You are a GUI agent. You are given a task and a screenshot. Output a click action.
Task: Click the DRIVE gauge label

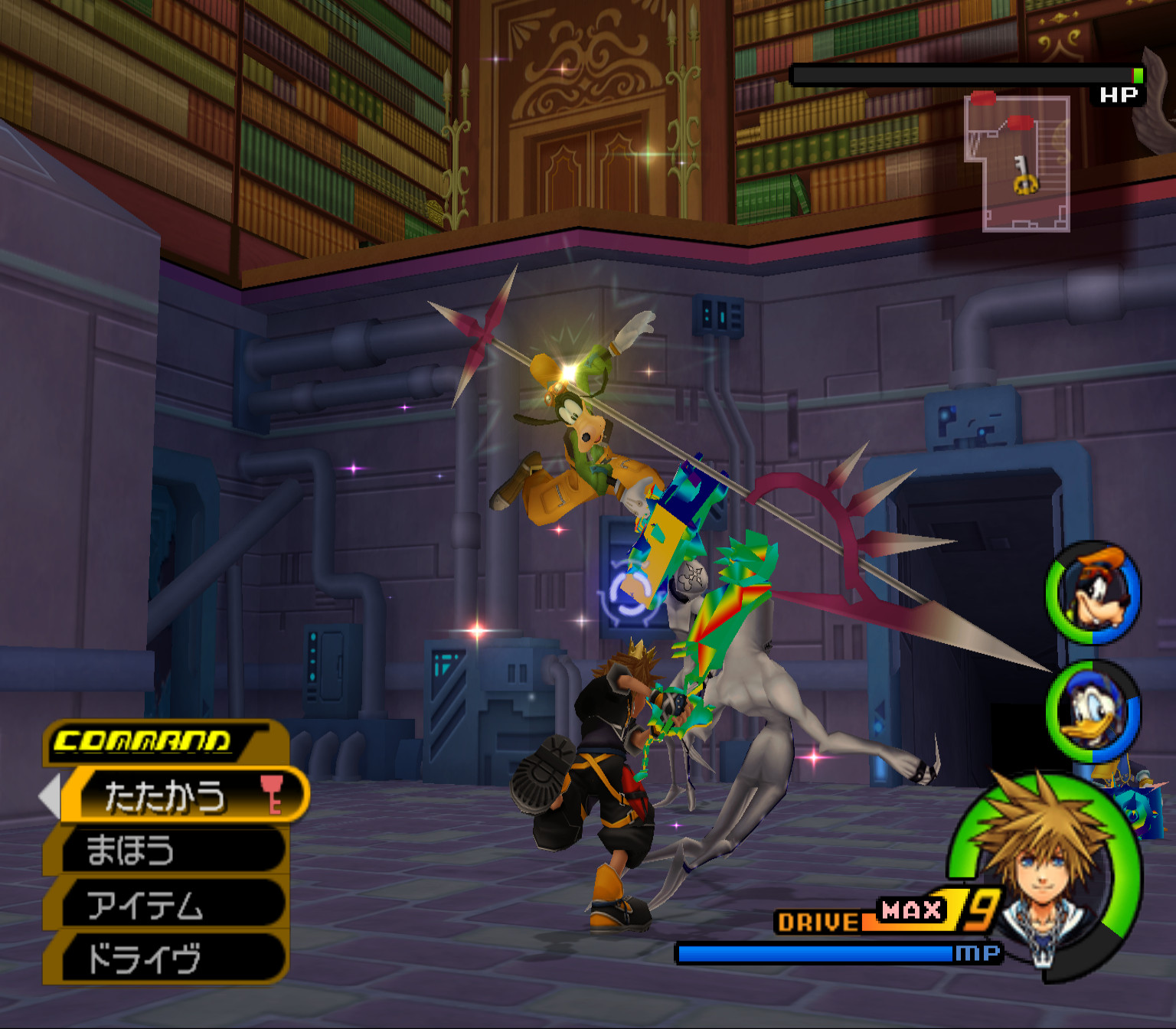(818, 921)
